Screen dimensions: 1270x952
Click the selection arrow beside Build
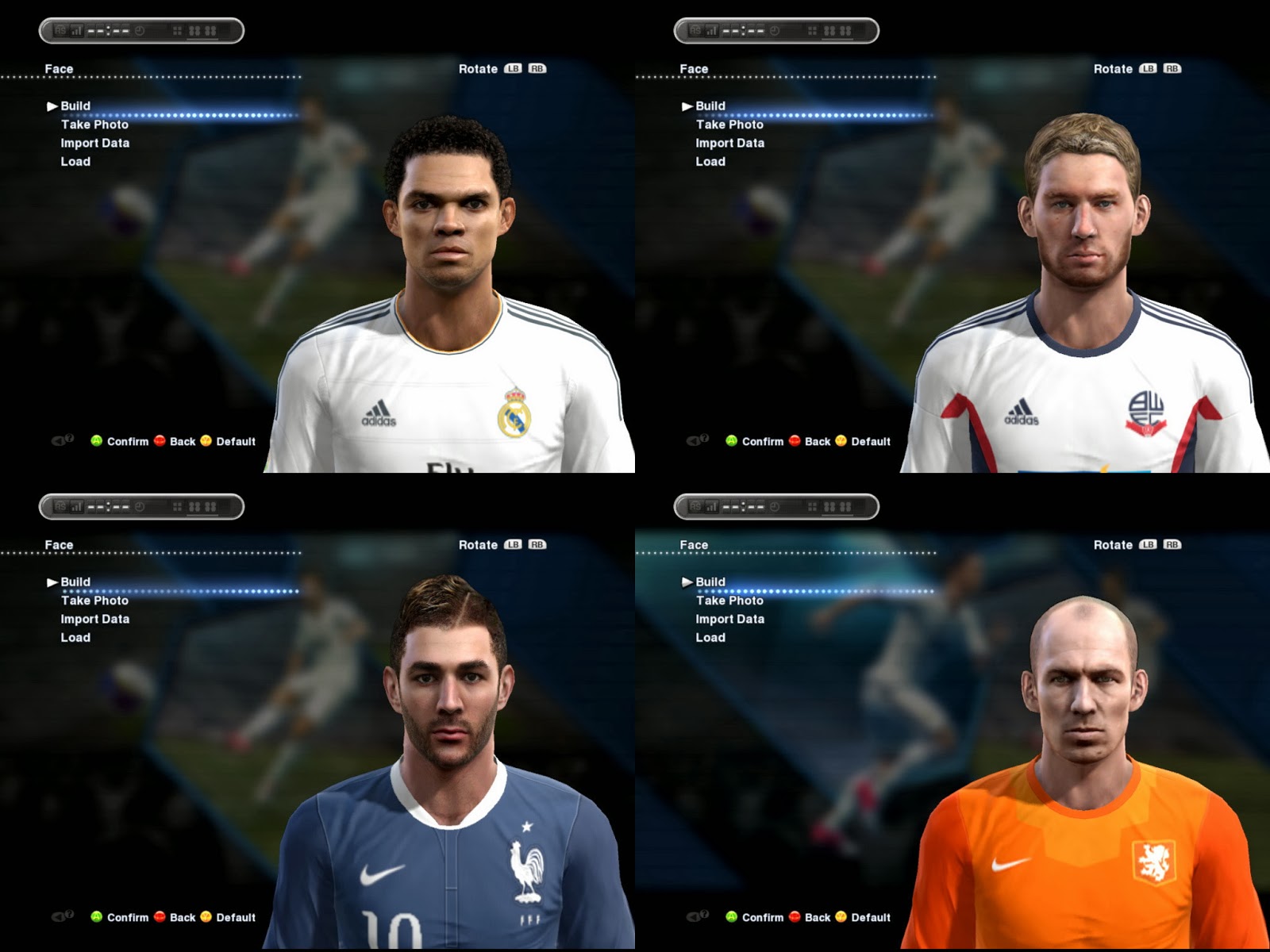(52, 105)
